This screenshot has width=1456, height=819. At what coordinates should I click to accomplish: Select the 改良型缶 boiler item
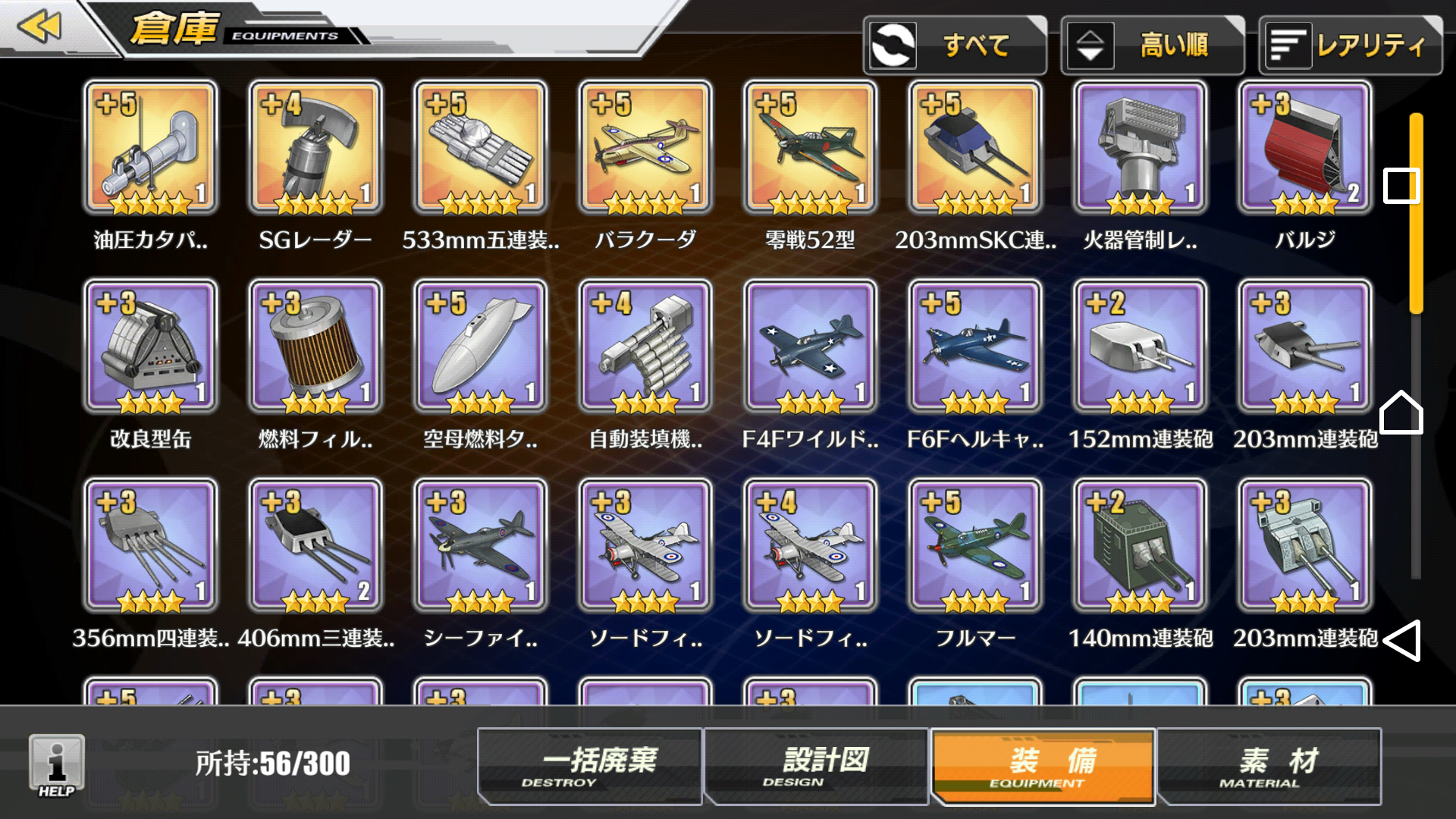[150, 347]
